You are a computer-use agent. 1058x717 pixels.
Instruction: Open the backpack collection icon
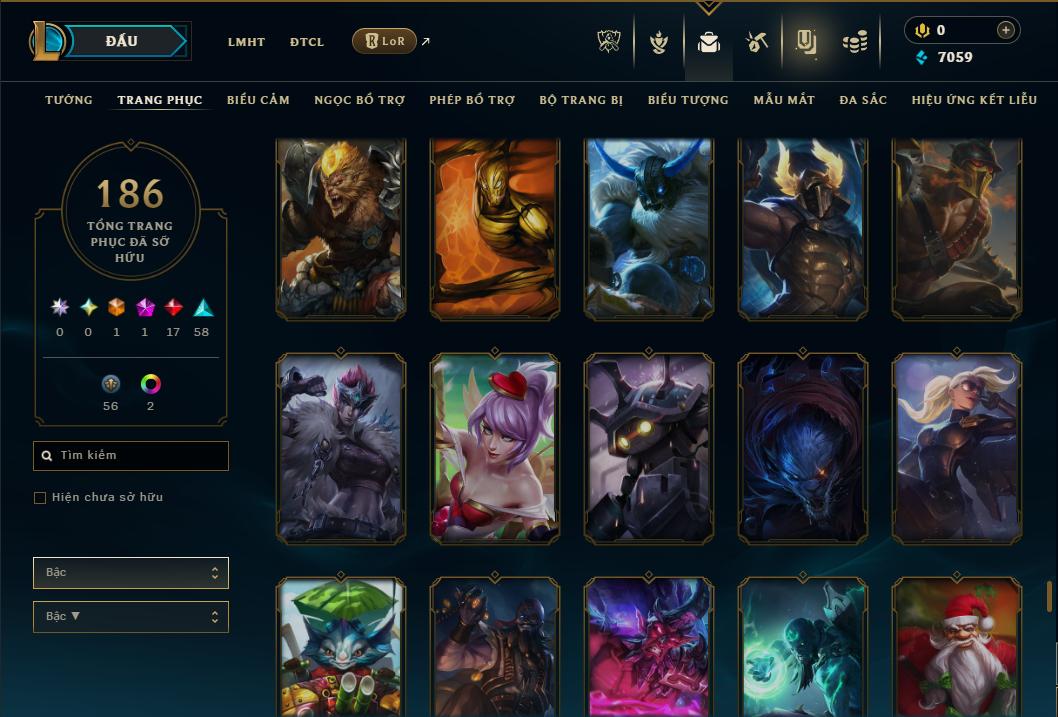[709, 43]
